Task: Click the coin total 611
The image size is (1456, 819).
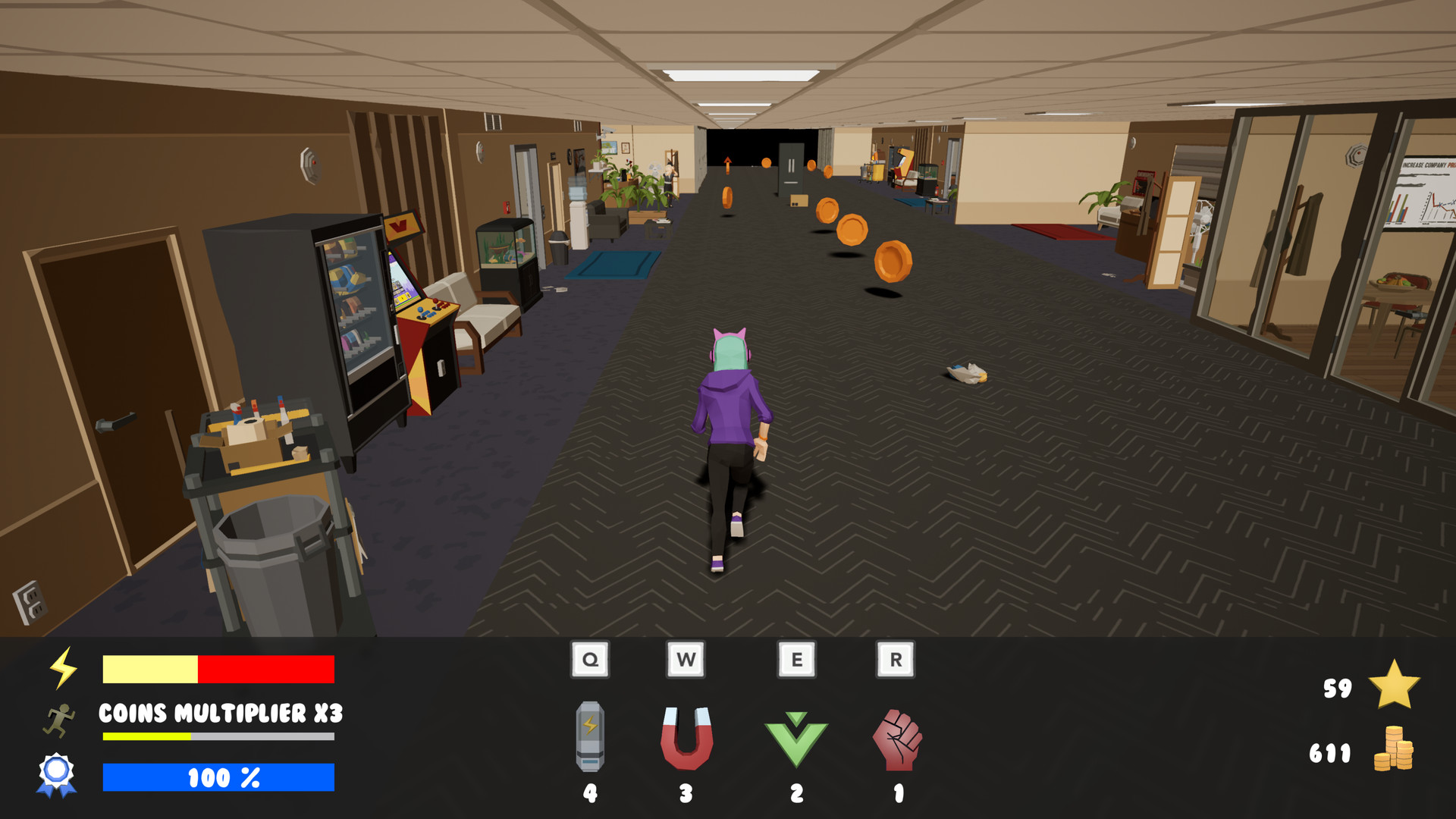Action: pos(1329,755)
